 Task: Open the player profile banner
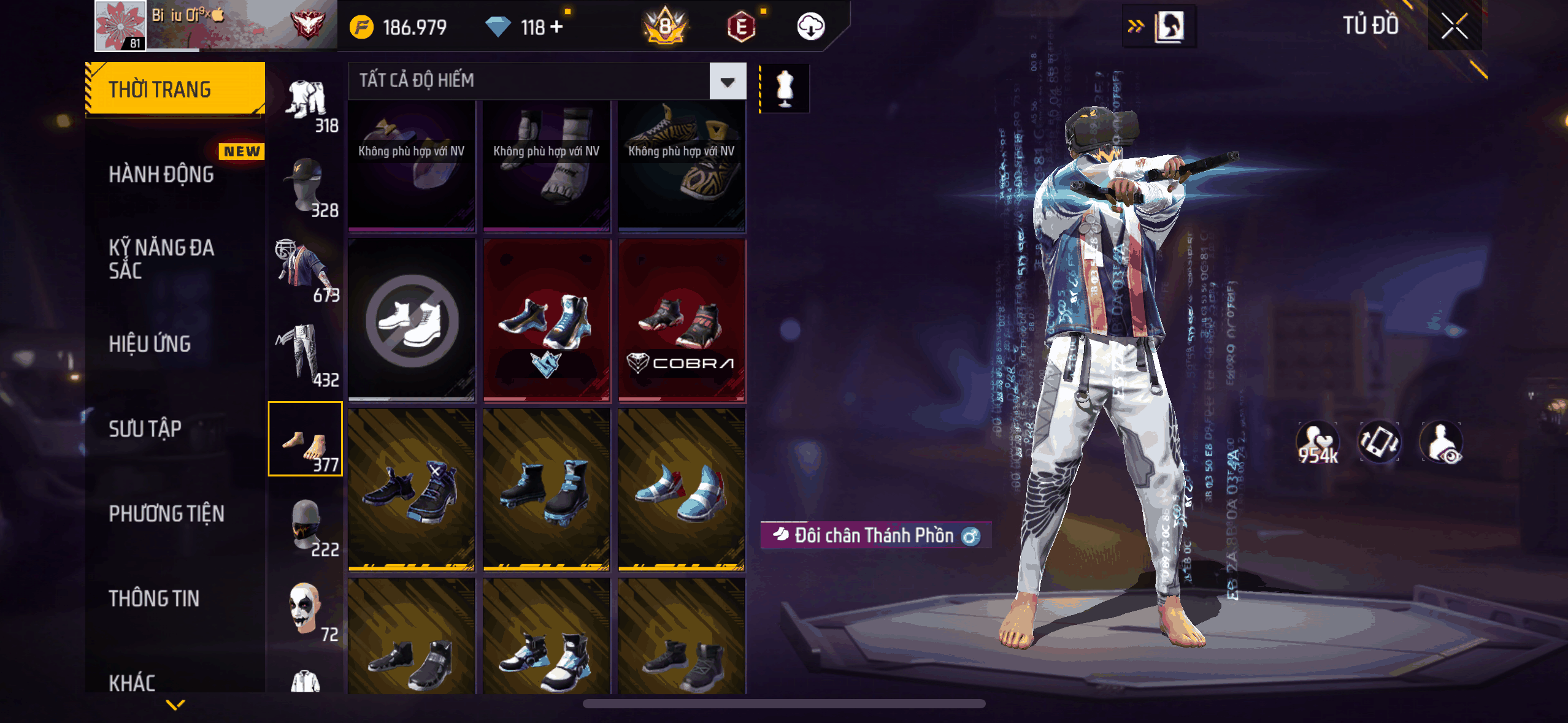(216, 25)
